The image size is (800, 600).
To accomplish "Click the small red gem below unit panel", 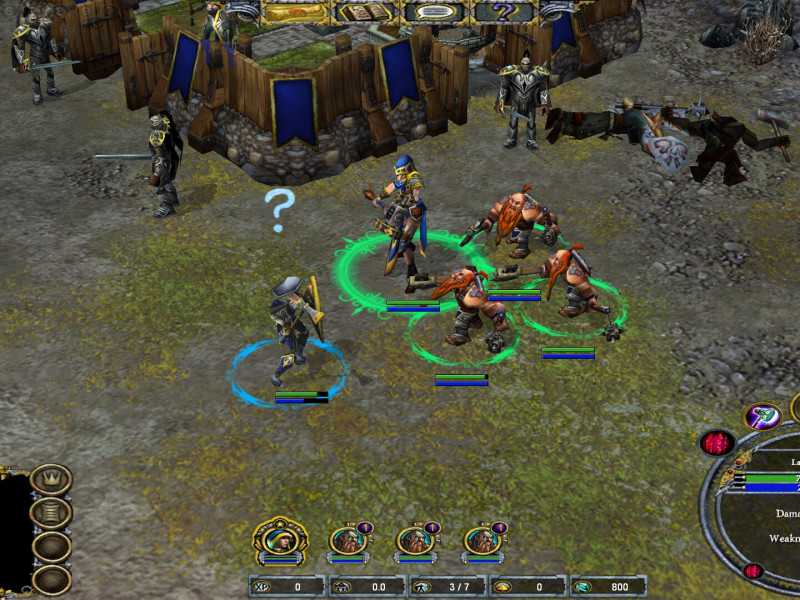I will coord(753,572).
